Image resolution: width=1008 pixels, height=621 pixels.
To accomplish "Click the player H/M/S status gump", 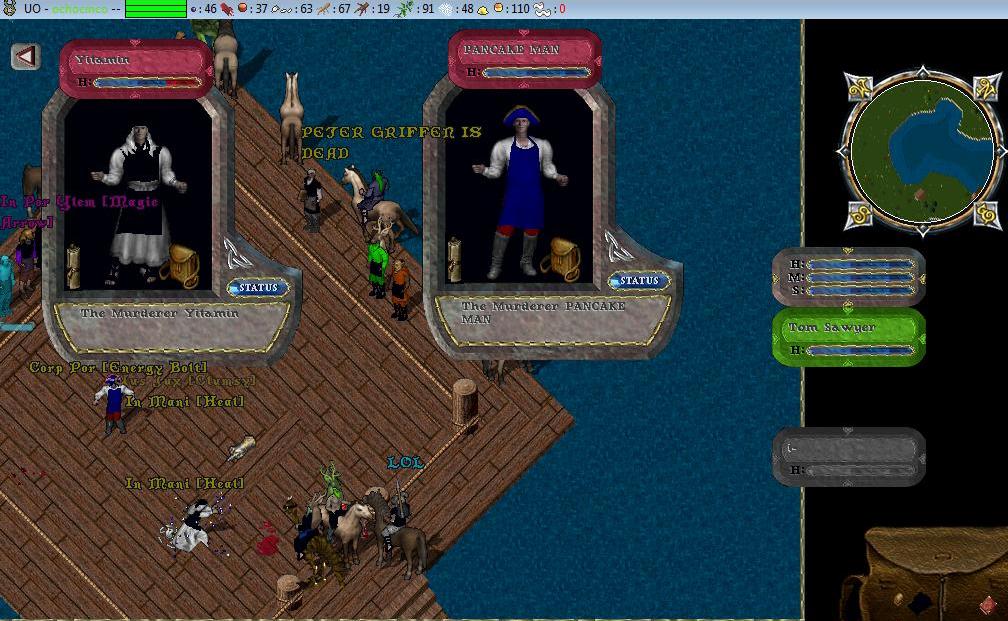I will (849, 276).
